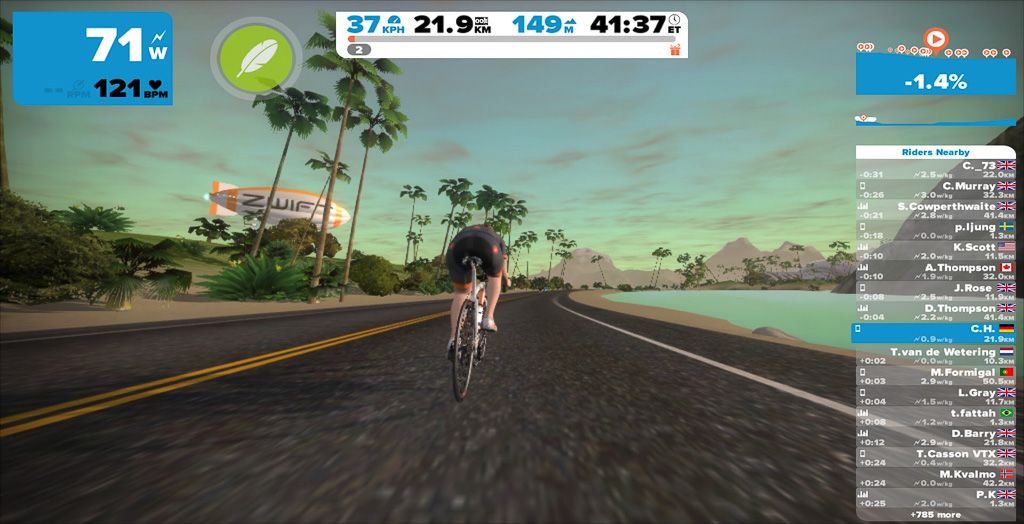View rider A.Thompson with the Canadian flag
Screen dimensions: 1024x524
click(x=935, y=272)
